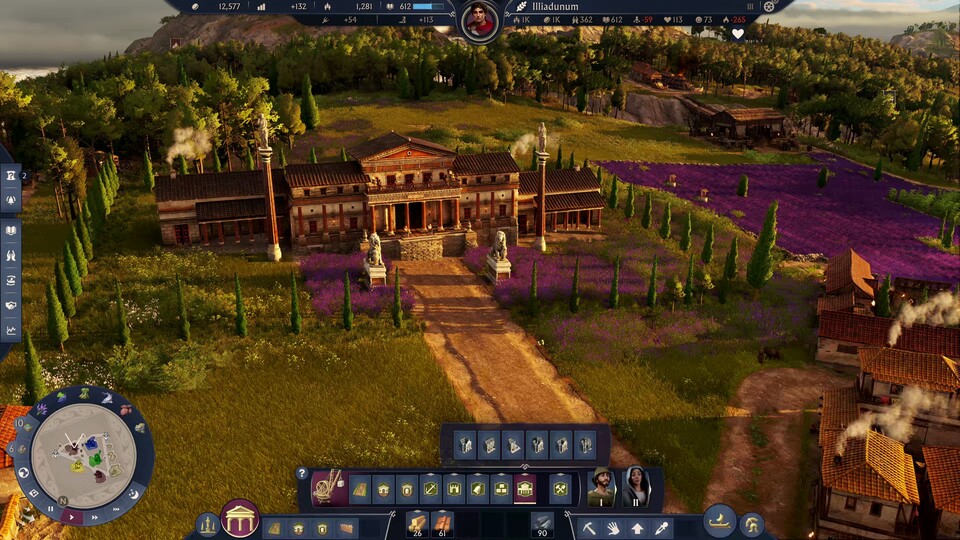This screenshot has width=960, height=540.
Task: Activate the pickaxe demolish tool
Action: (590, 527)
